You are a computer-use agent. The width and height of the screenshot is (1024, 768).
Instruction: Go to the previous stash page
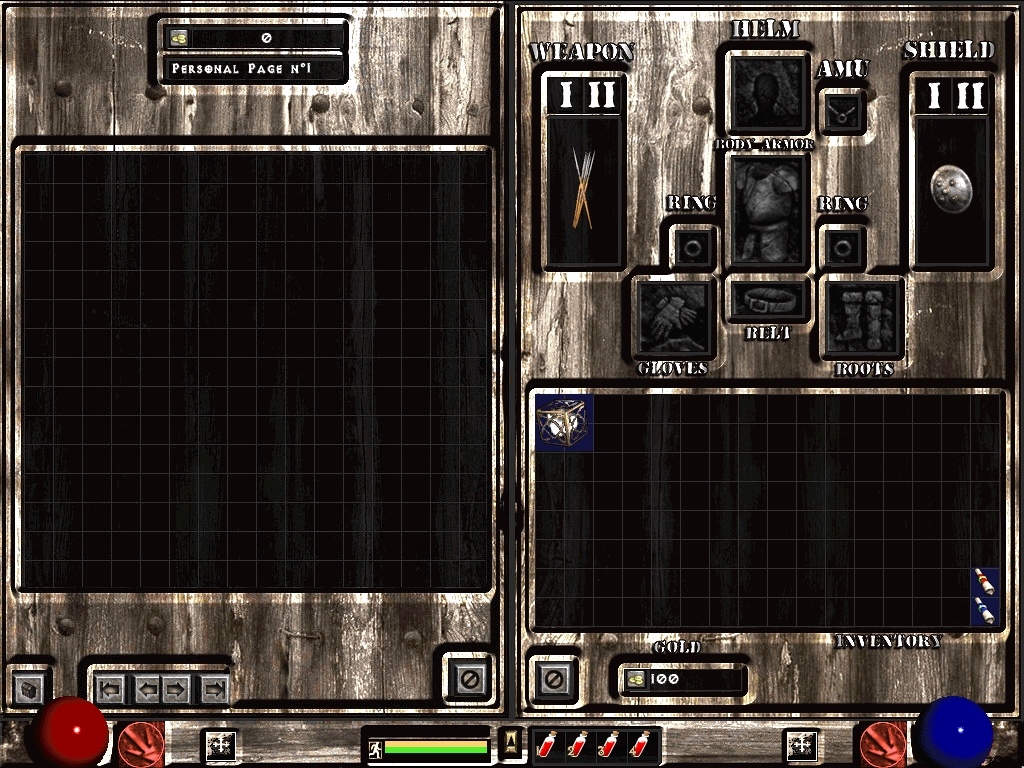(149, 688)
